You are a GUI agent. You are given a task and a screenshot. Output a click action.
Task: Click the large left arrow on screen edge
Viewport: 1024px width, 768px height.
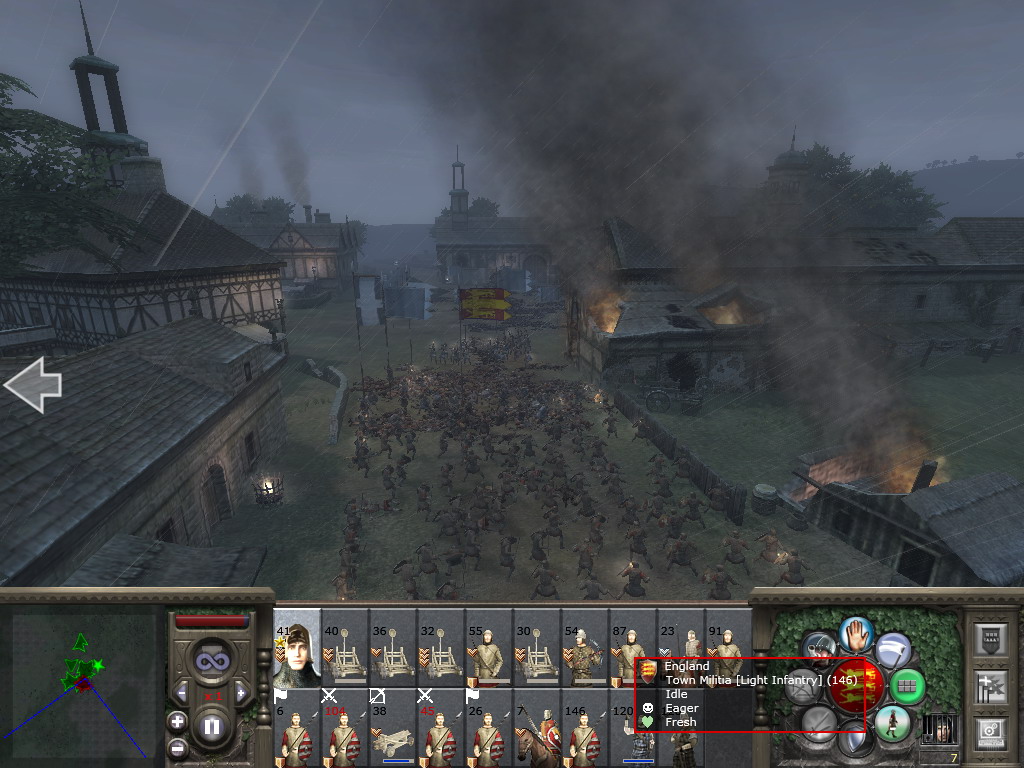(x=32, y=385)
